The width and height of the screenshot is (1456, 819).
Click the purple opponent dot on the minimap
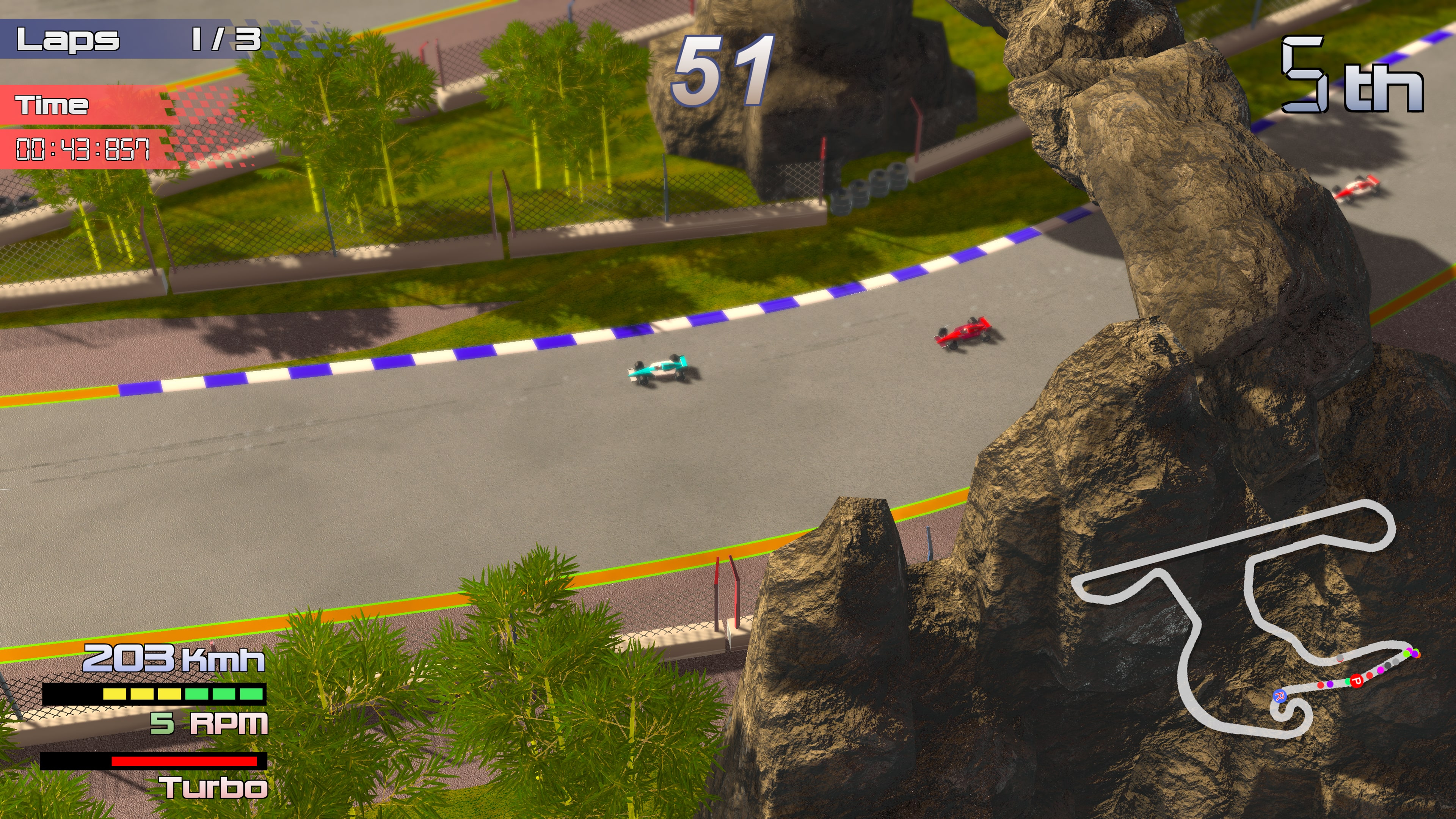click(1330, 684)
